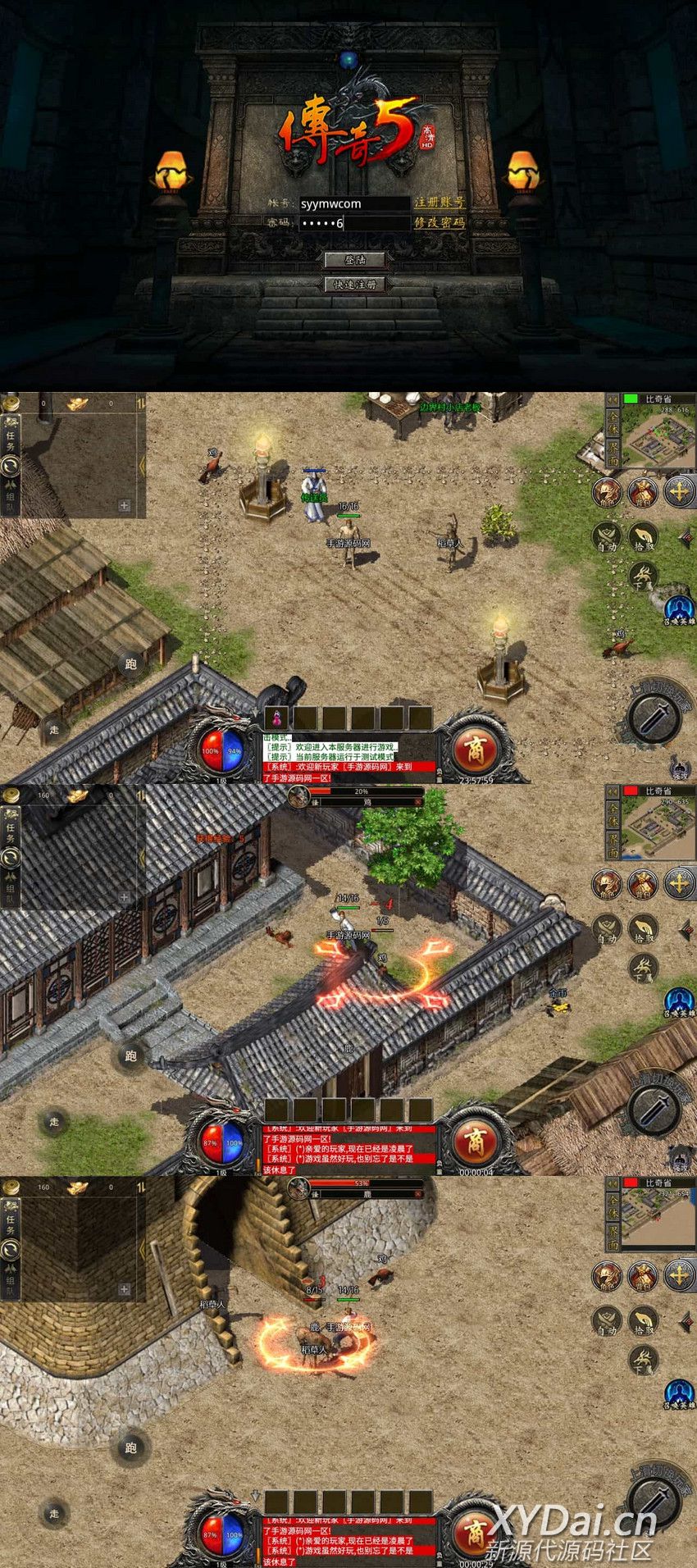This screenshot has width=697, height=1568.
Task: Focus the 密码 password field
Action: [353, 223]
